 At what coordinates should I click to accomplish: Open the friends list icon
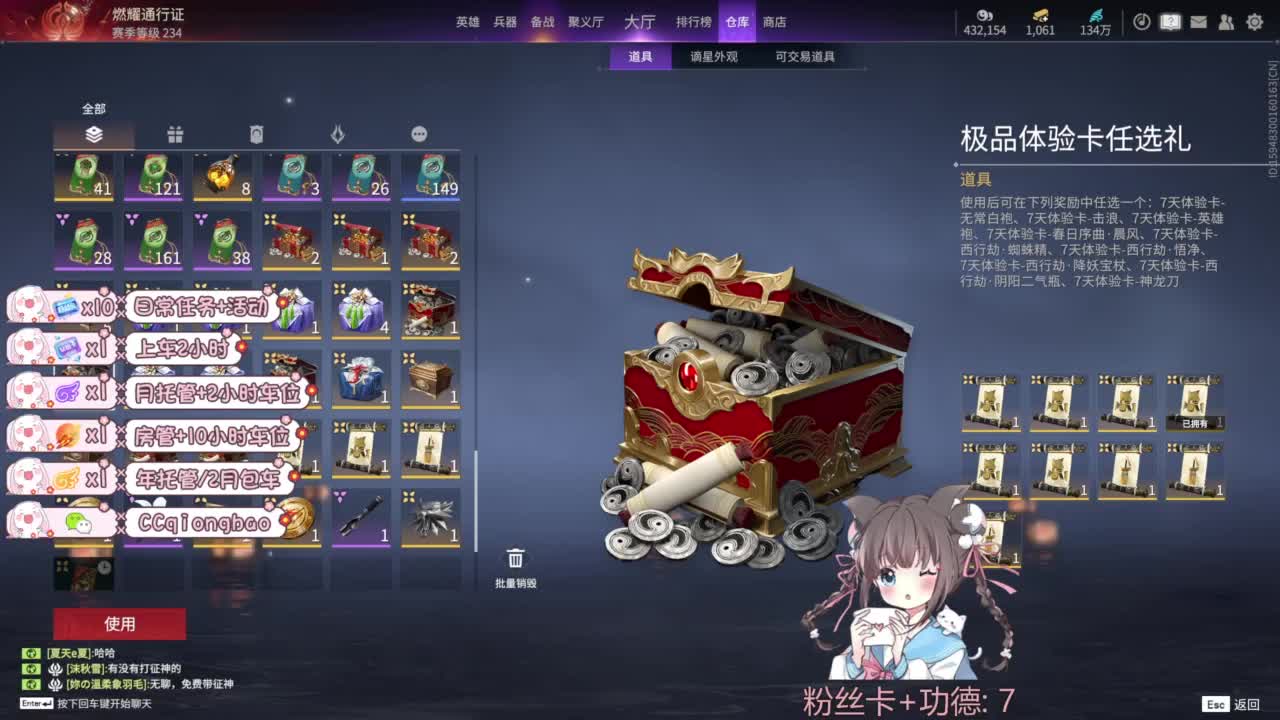[x=1225, y=21]
